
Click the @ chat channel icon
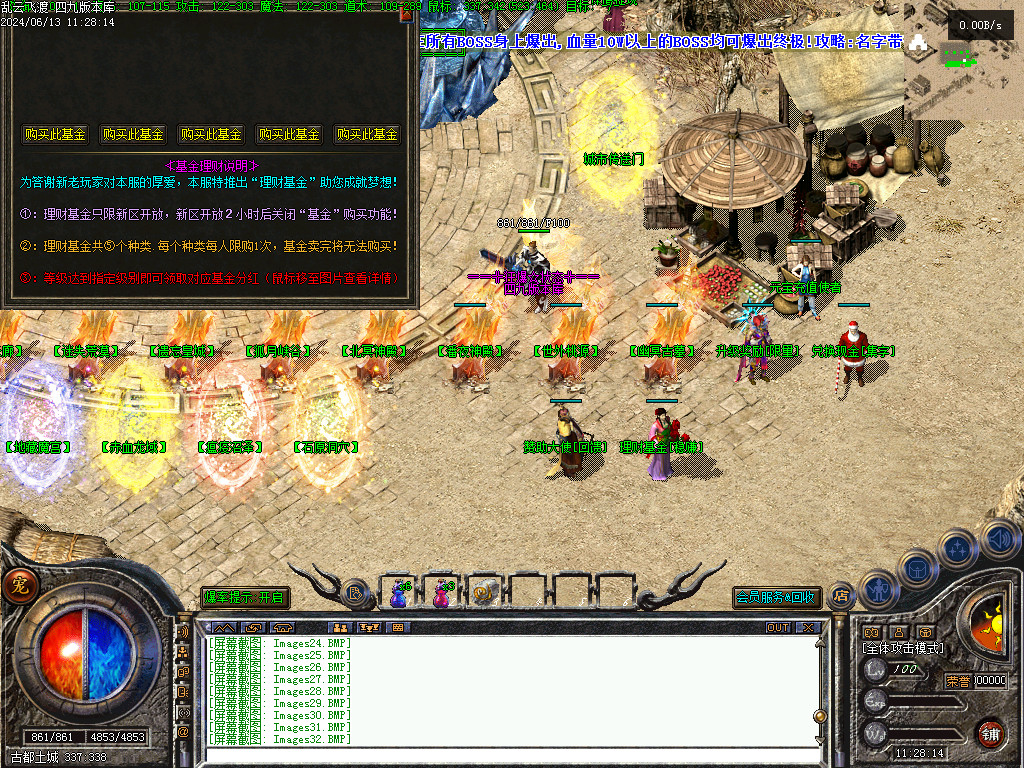(x=183, y=731)
